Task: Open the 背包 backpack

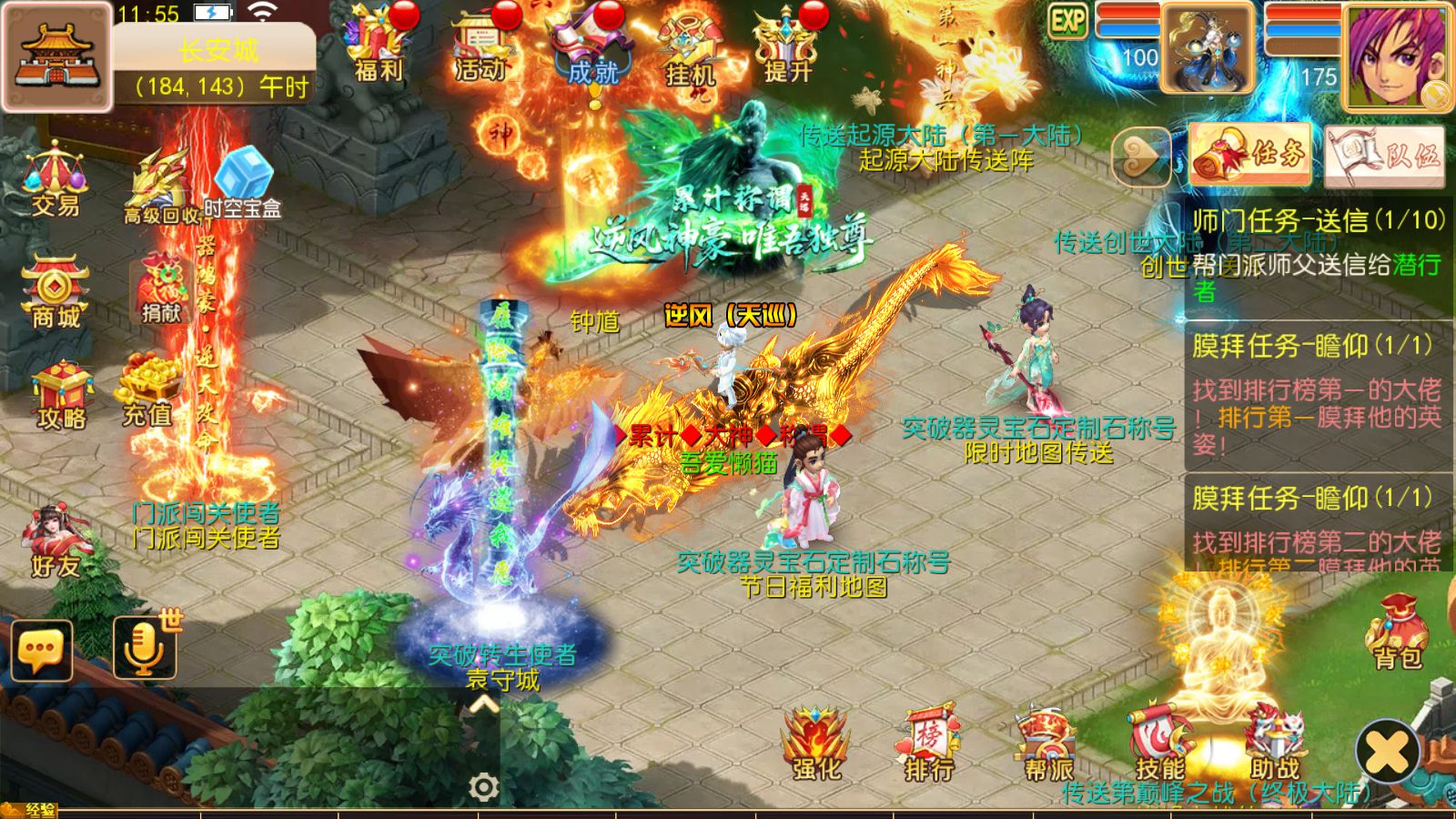Action: pyautogui.click(x=1397, y=632)
